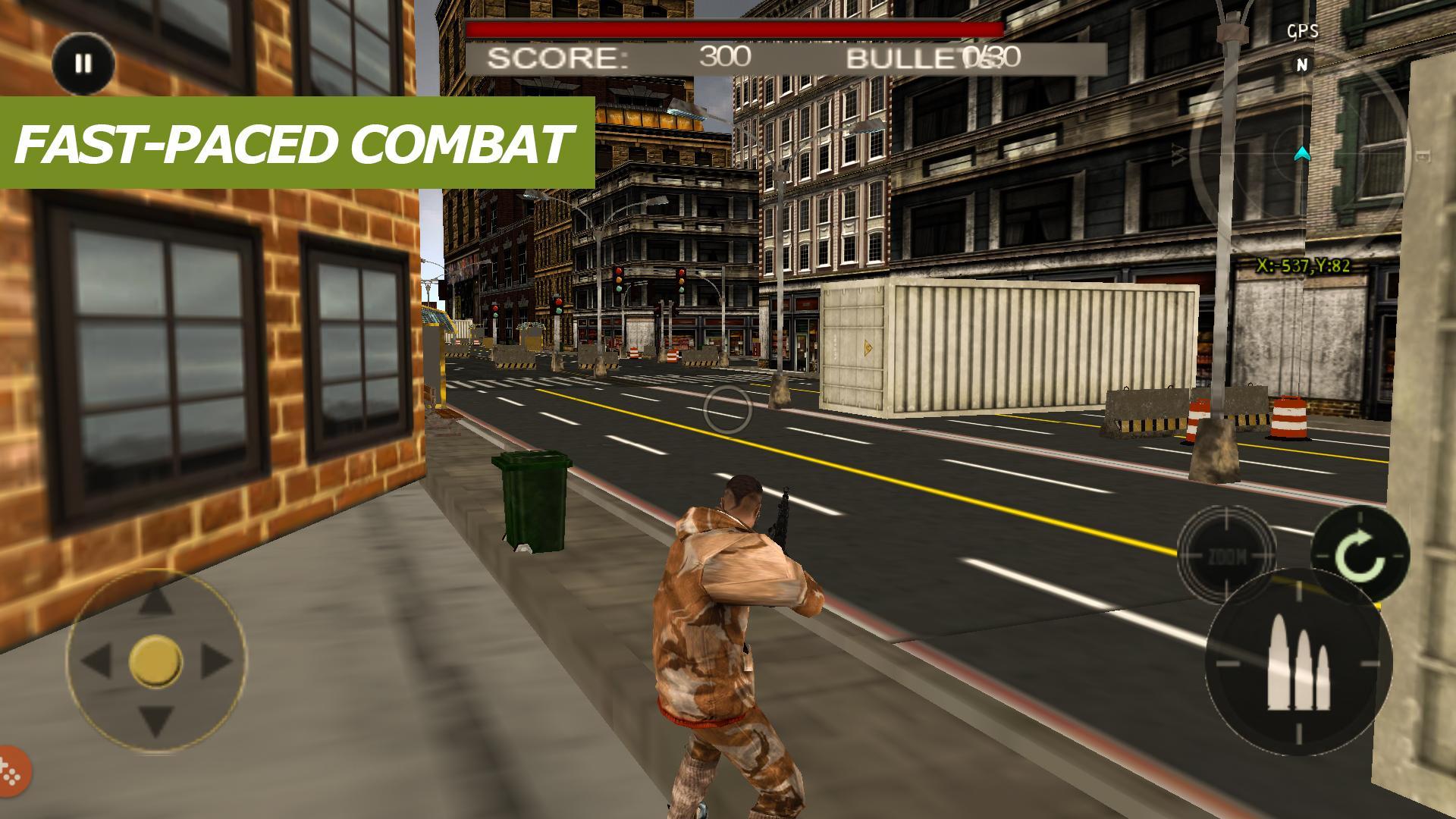Tap the joystick left arrow

click(96, 661)
